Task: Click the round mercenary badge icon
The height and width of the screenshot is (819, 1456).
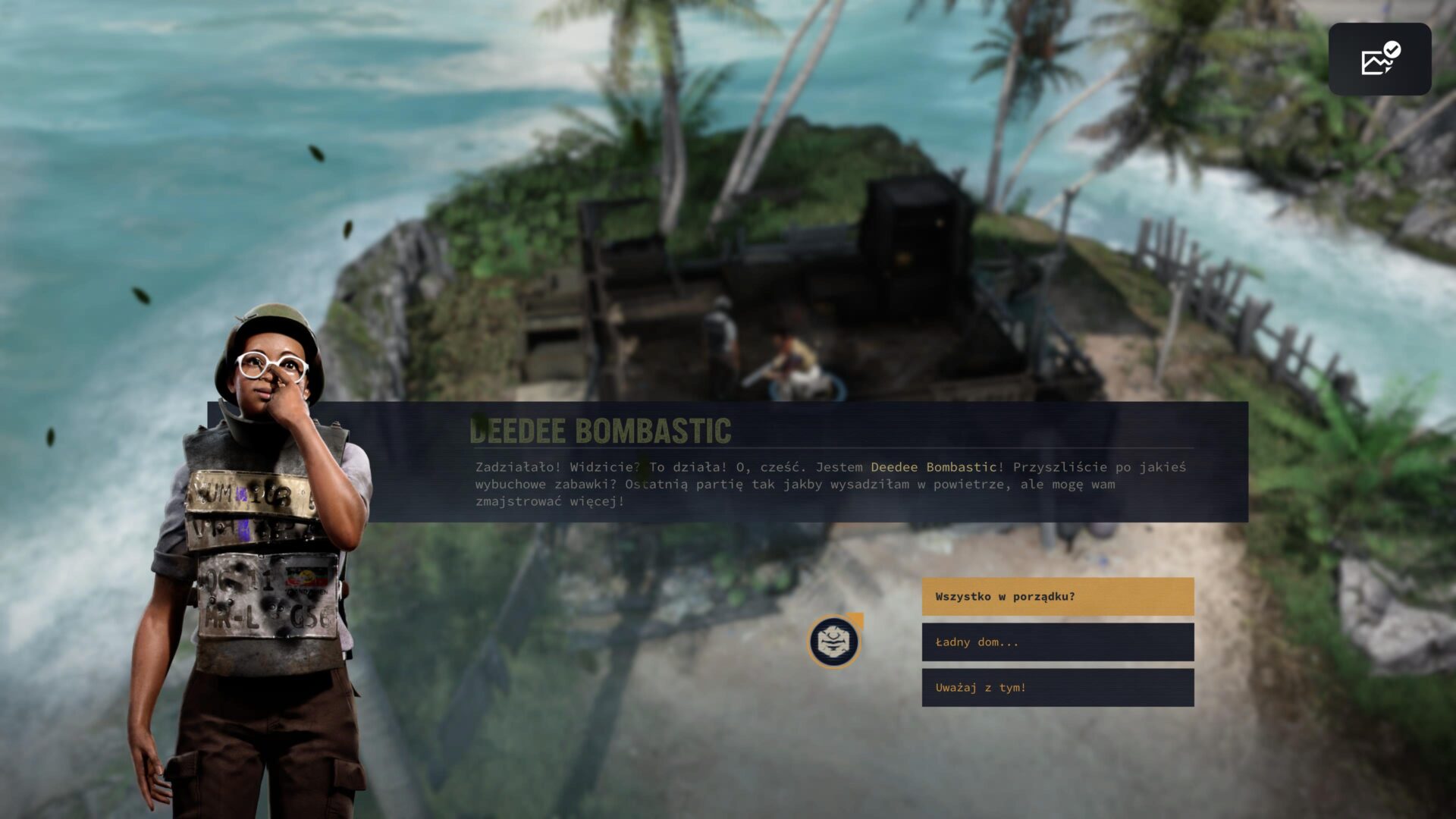Action: (x=833, y=642)
